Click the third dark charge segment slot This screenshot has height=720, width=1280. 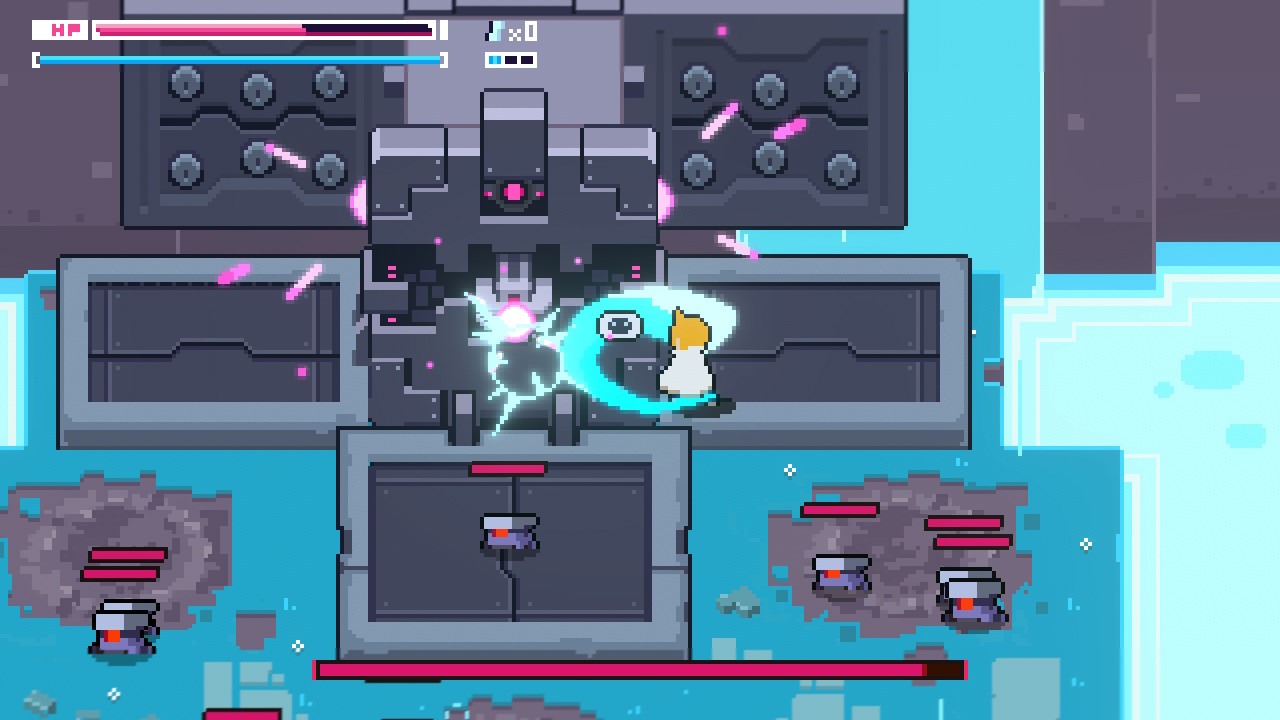(527, 59)
